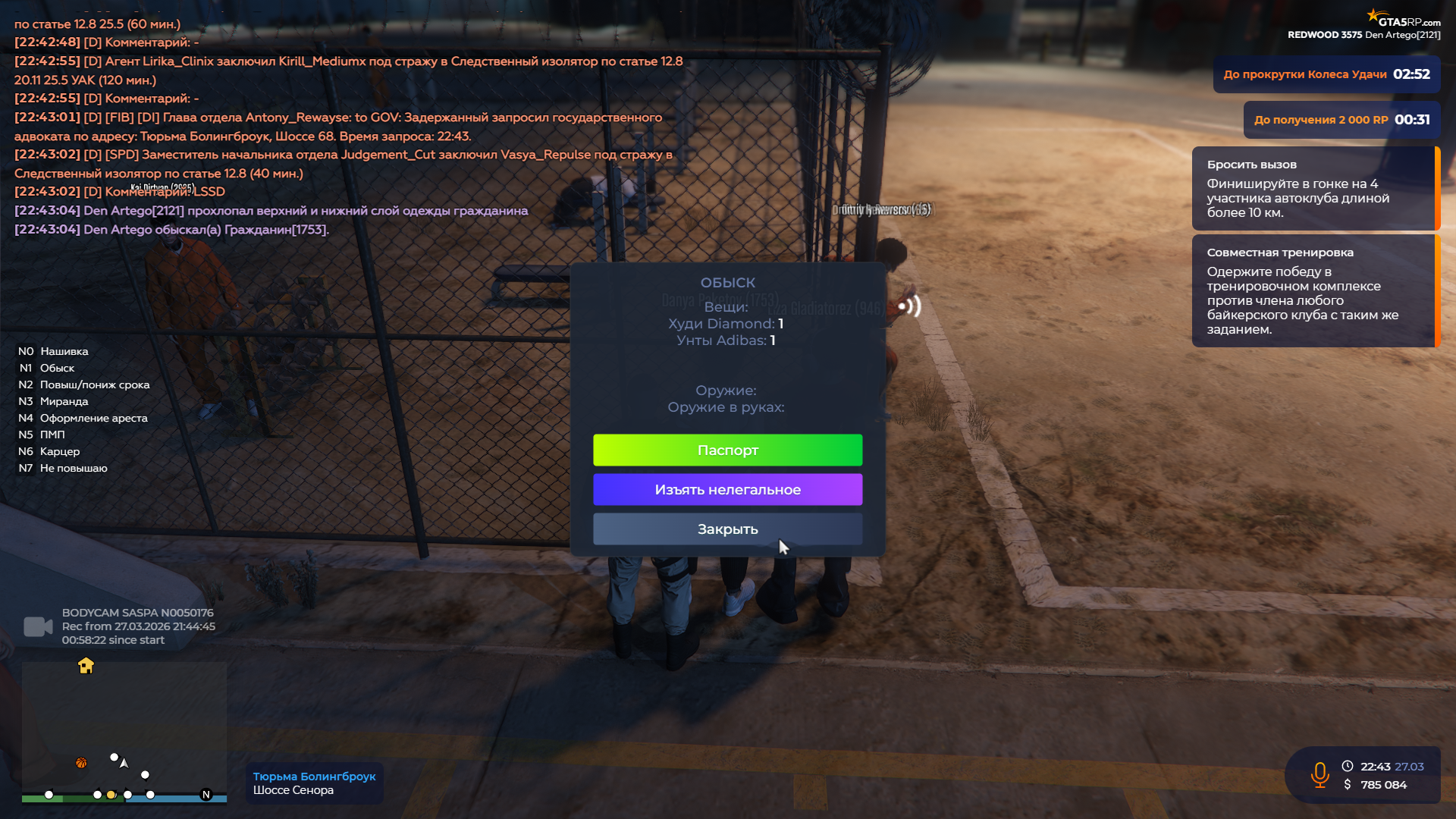Click the bodycam camera icon
The width and height of the screenshot is (1456, 819).
(x=38, y=626)
